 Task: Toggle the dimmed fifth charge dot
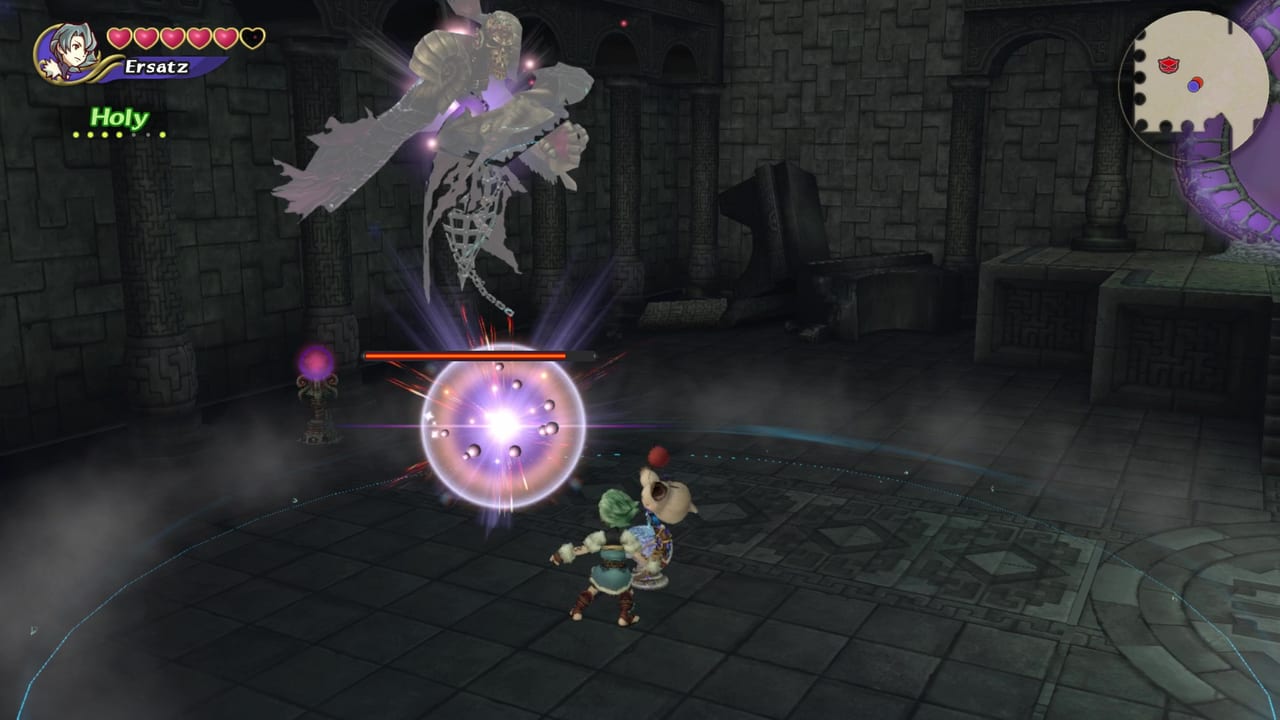tap(133, 134)
